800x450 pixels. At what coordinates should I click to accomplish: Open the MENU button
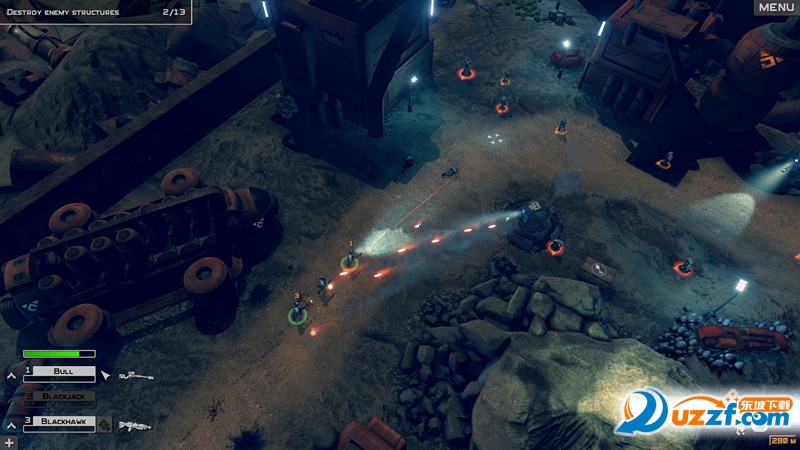[x=776, y=8]
